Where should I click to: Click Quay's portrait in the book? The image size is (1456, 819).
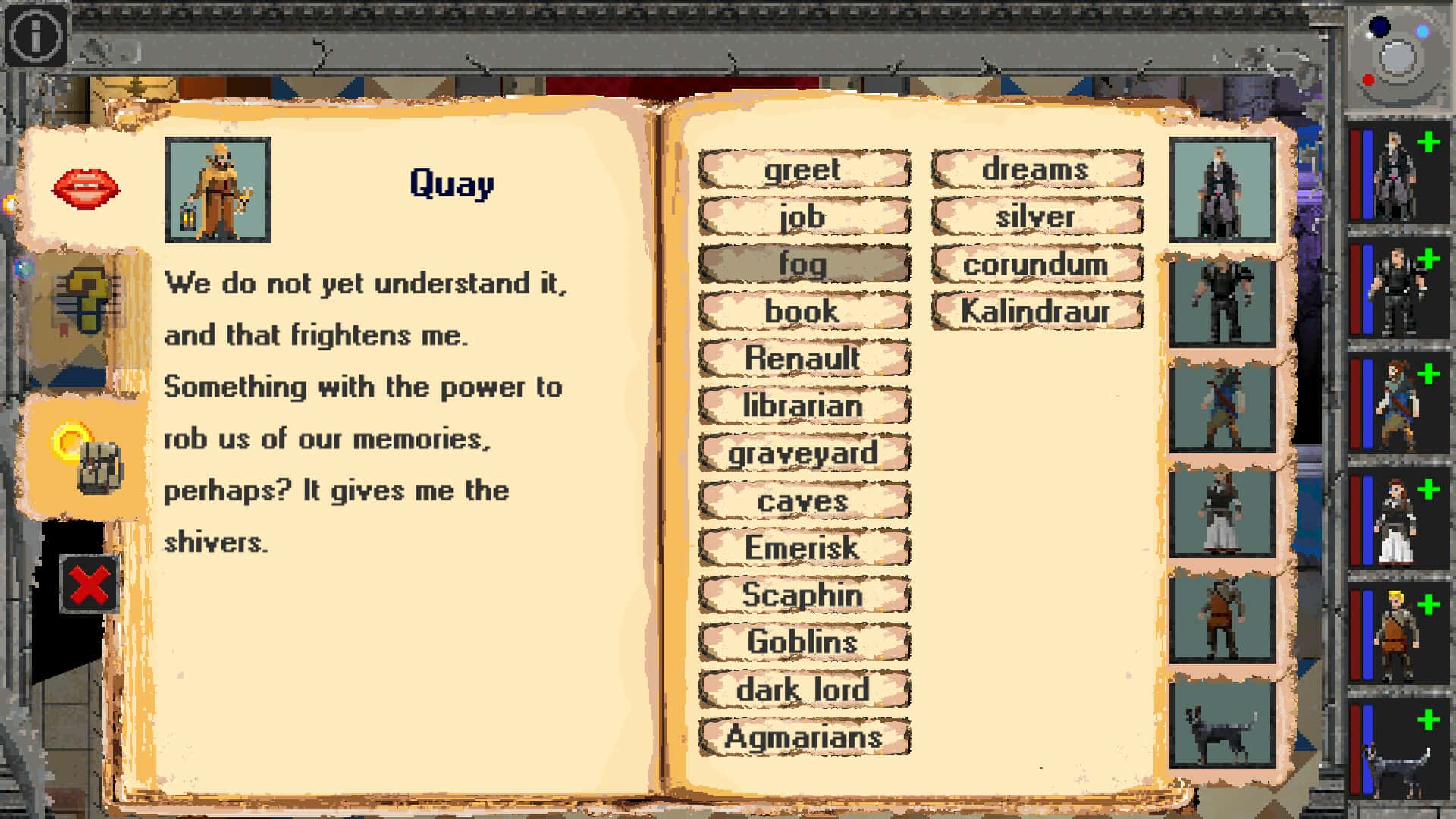click(216, 188)
